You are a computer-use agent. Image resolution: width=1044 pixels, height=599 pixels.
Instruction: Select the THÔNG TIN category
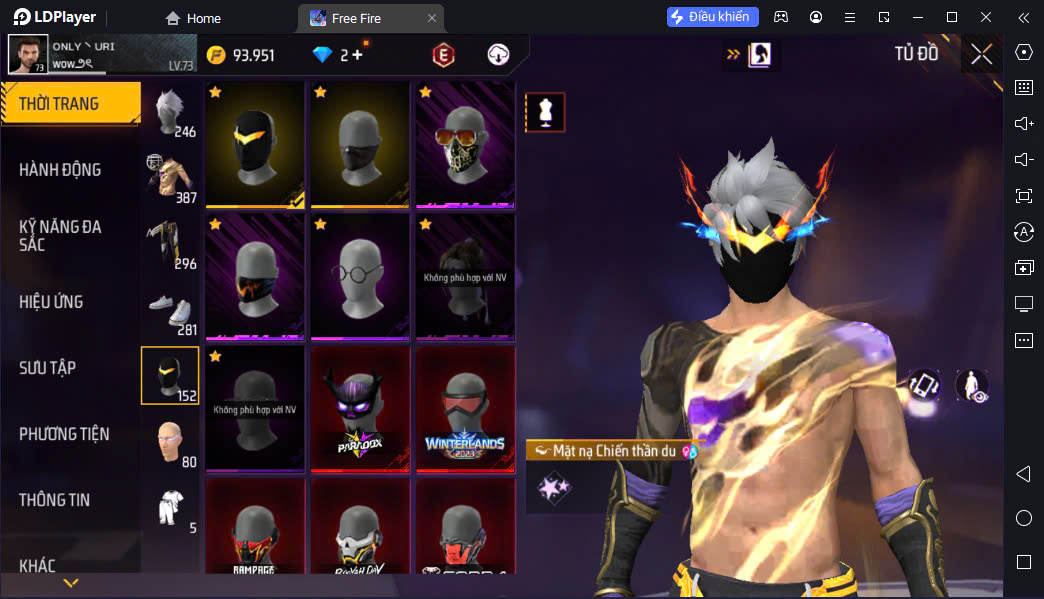click(x=54, y=500)
